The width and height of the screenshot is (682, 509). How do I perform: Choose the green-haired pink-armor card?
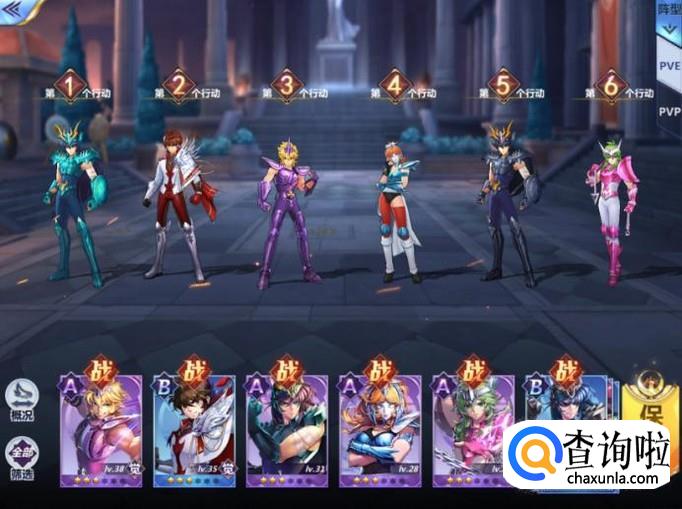point(473,428)
